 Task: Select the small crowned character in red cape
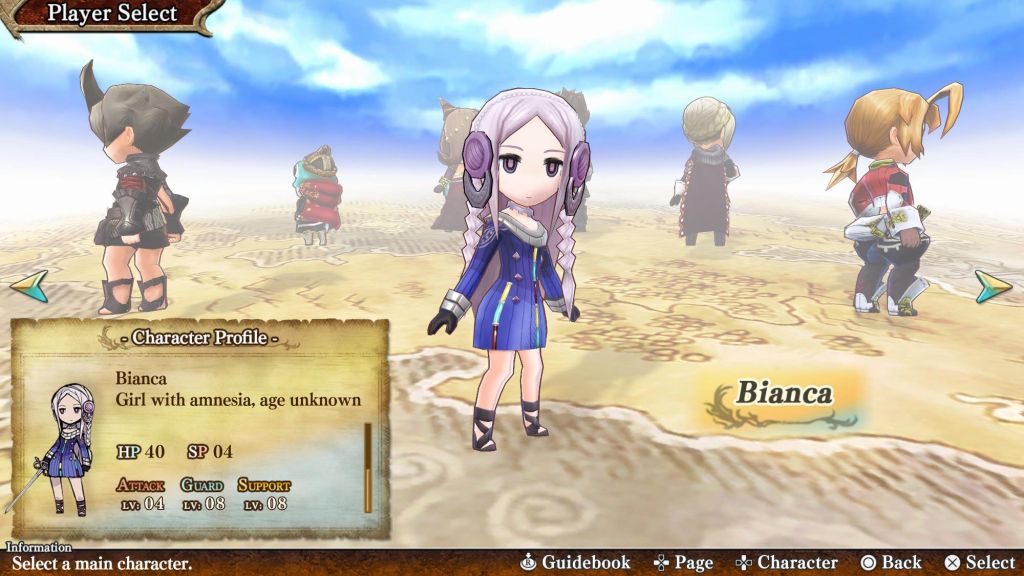(x=318, y=195)
